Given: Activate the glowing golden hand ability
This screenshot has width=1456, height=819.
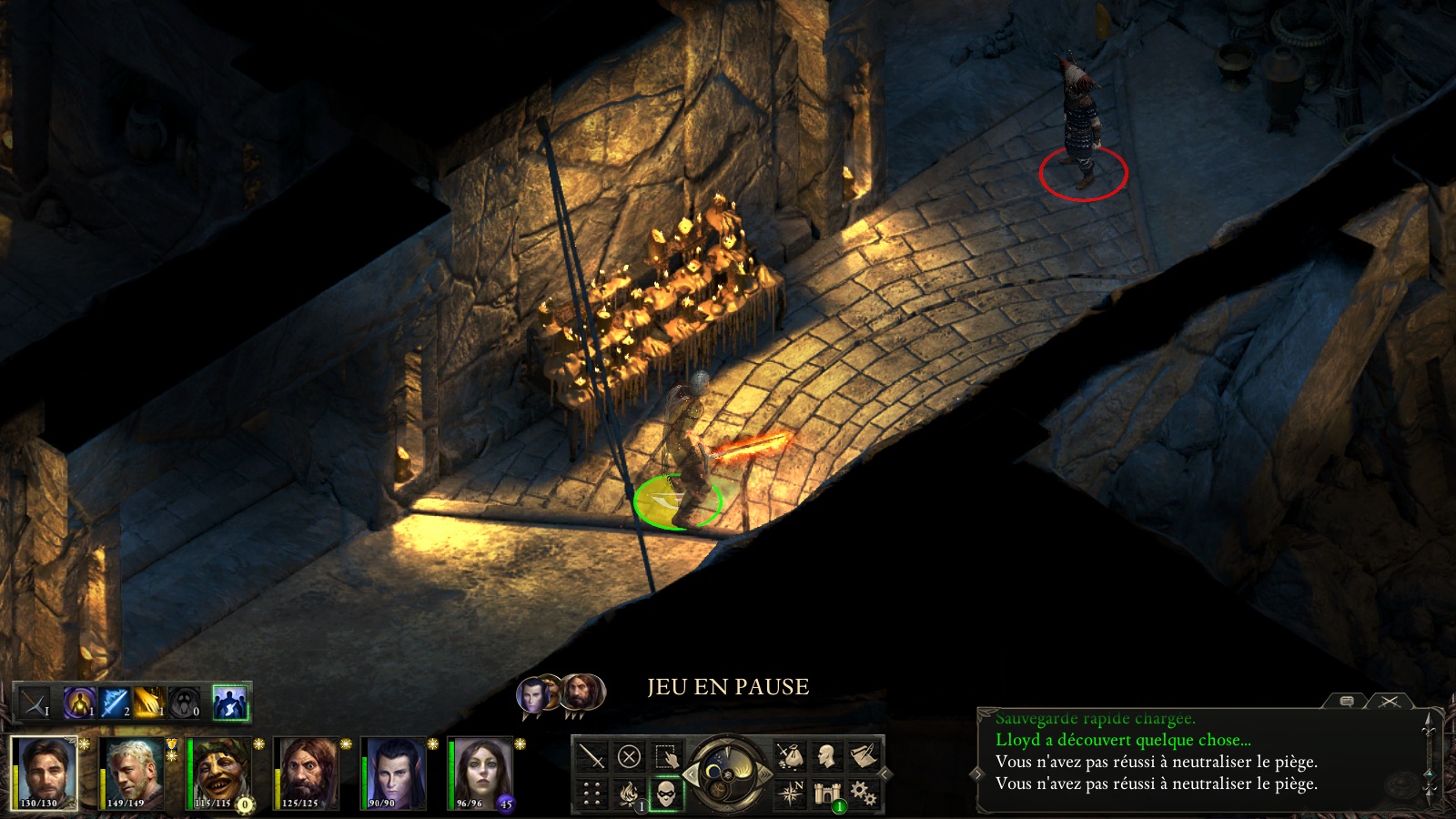Looking at the screenshot, I should pyautogui.click(x=148, y=703).
